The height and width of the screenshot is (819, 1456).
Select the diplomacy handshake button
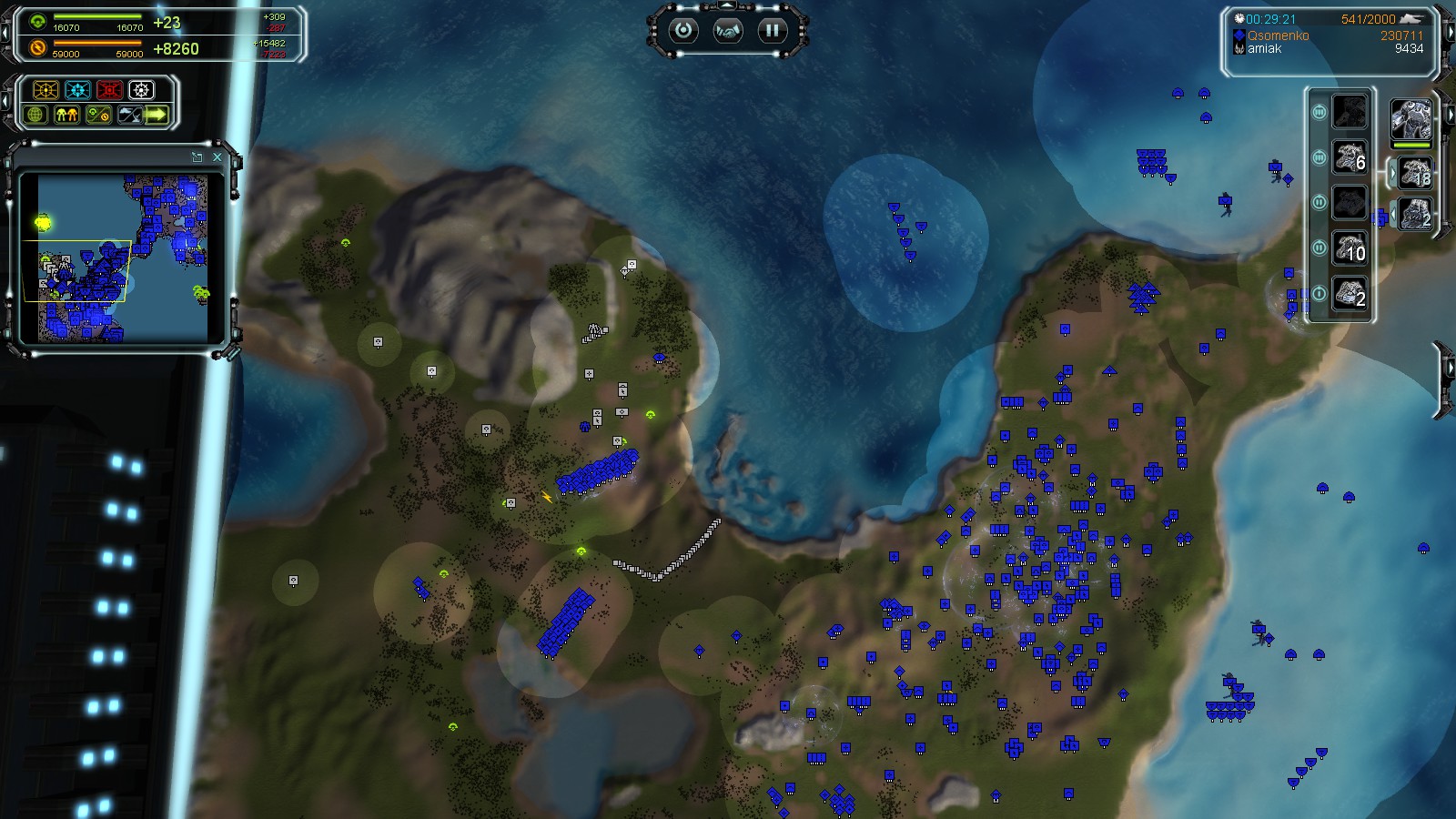click(727, 29)
